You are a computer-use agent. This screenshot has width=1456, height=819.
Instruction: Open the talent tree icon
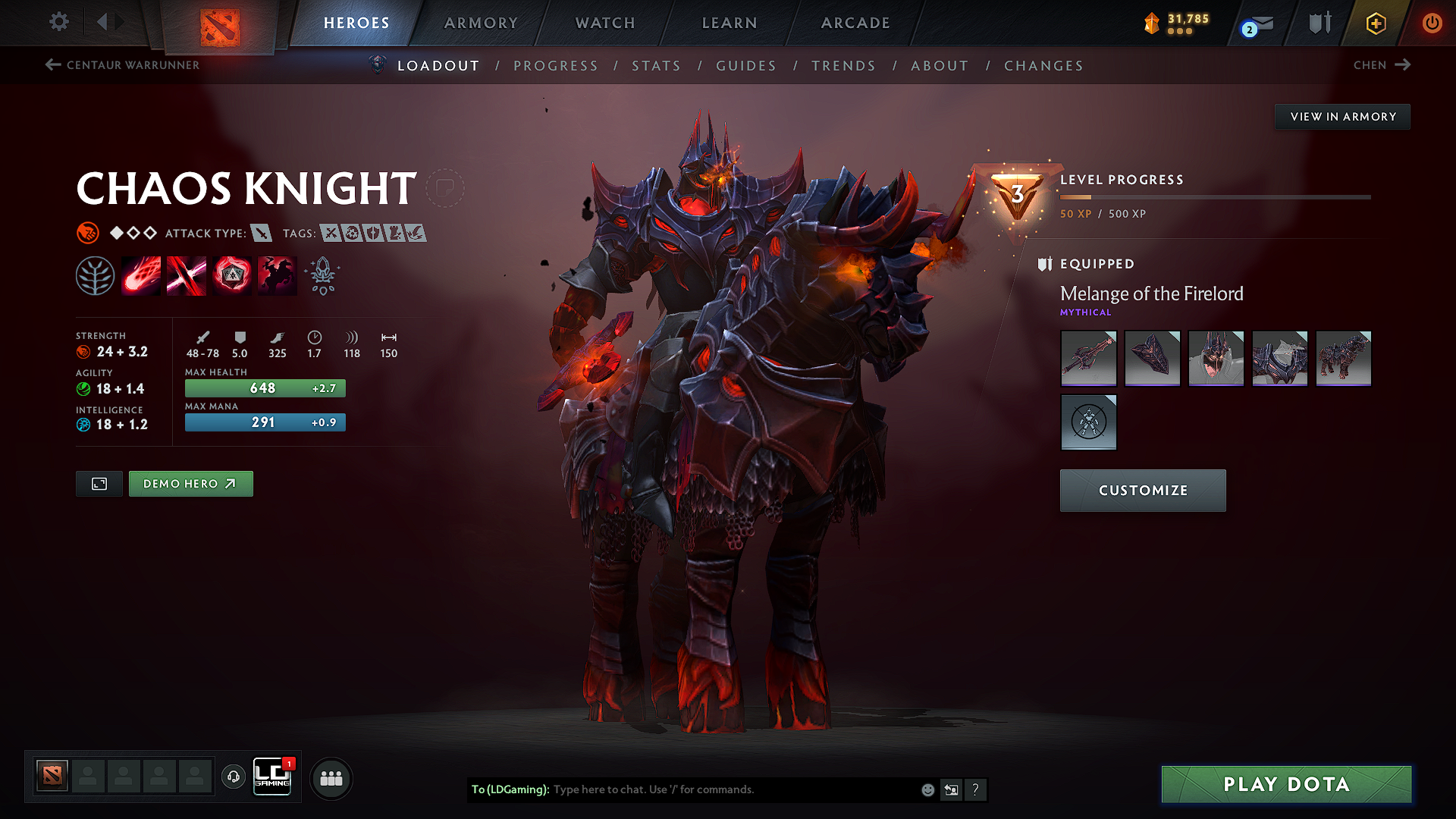tap(95, 275)
